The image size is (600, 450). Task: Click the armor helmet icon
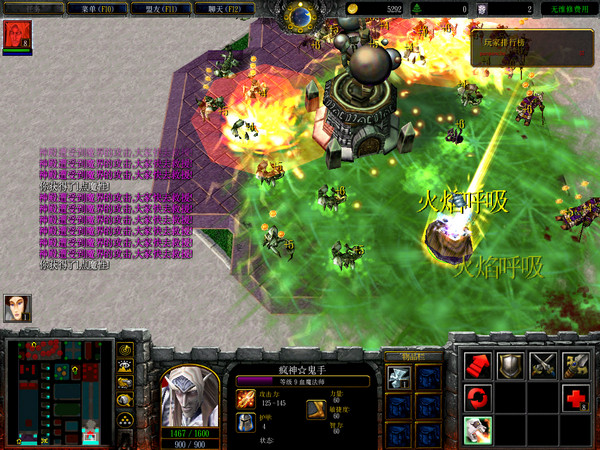pyautogui.click(x=245, y=422)
